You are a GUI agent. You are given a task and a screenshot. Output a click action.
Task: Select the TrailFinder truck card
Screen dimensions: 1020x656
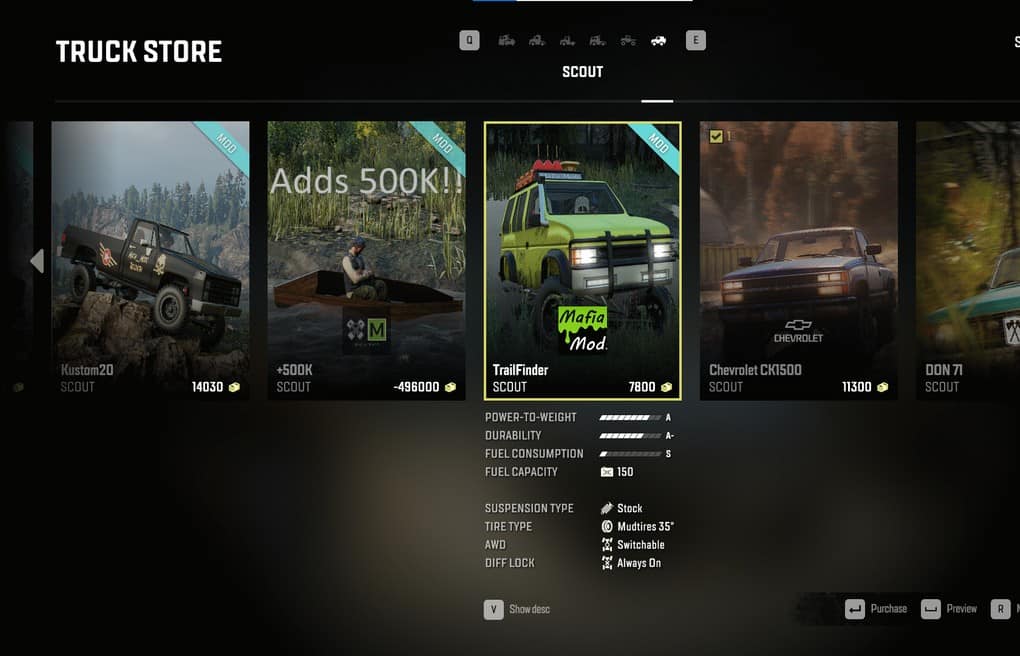pyautogui.click(x=582, y=260)
